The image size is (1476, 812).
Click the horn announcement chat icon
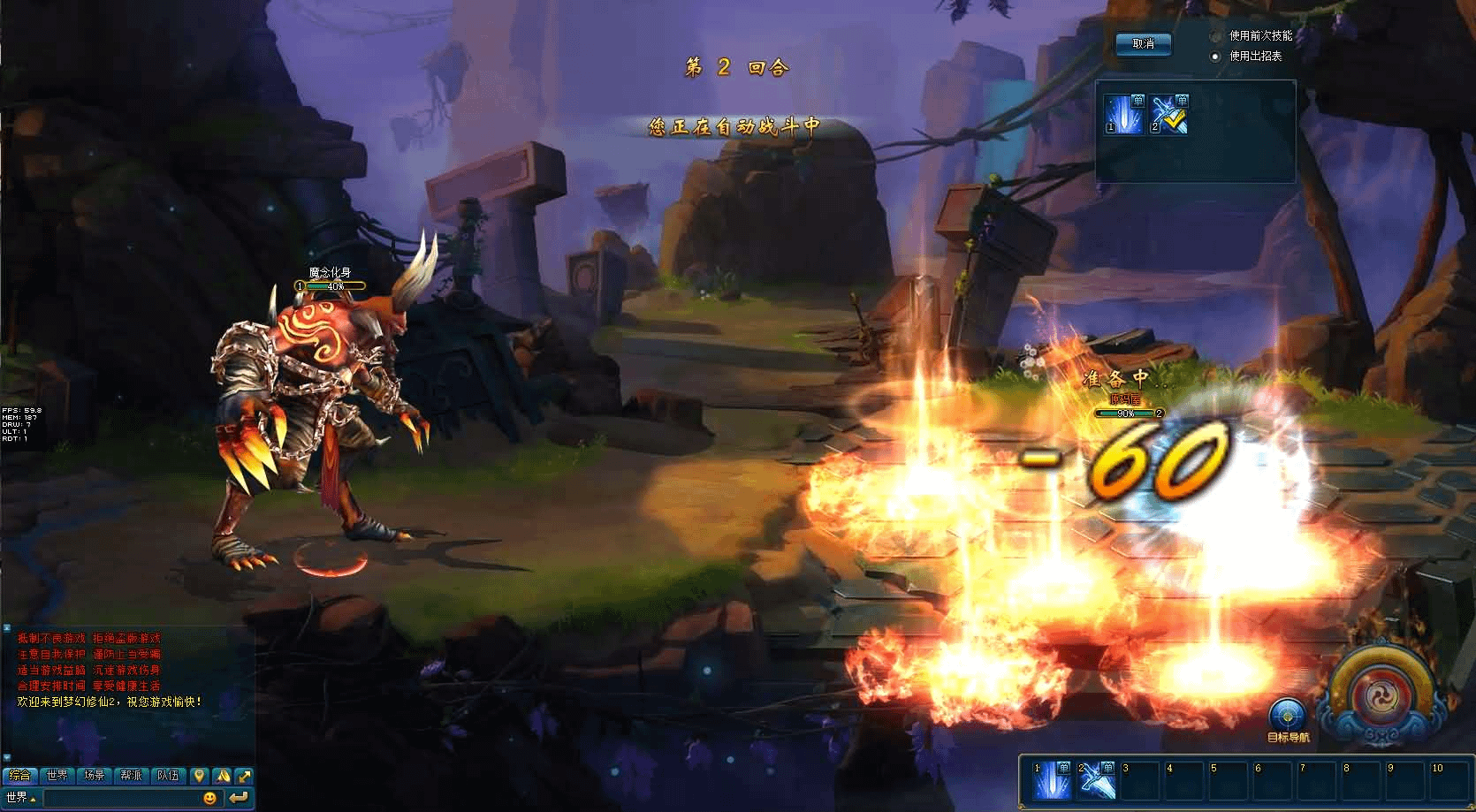[x=222, y=776]
